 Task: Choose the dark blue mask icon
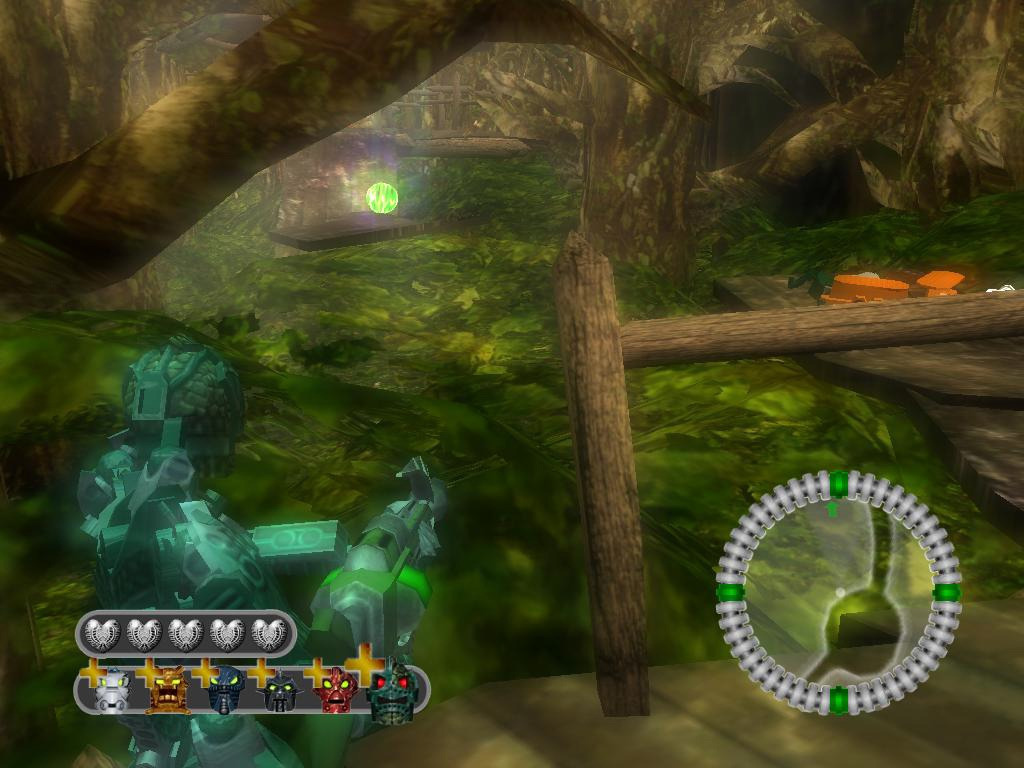pyautogui.click(x=226, y=690)
